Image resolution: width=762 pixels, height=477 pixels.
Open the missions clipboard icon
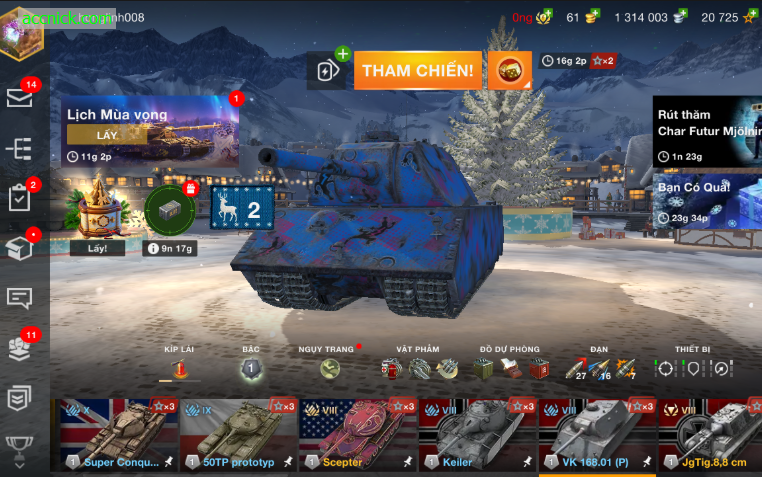pyautogui.click(x=19, y=197)
